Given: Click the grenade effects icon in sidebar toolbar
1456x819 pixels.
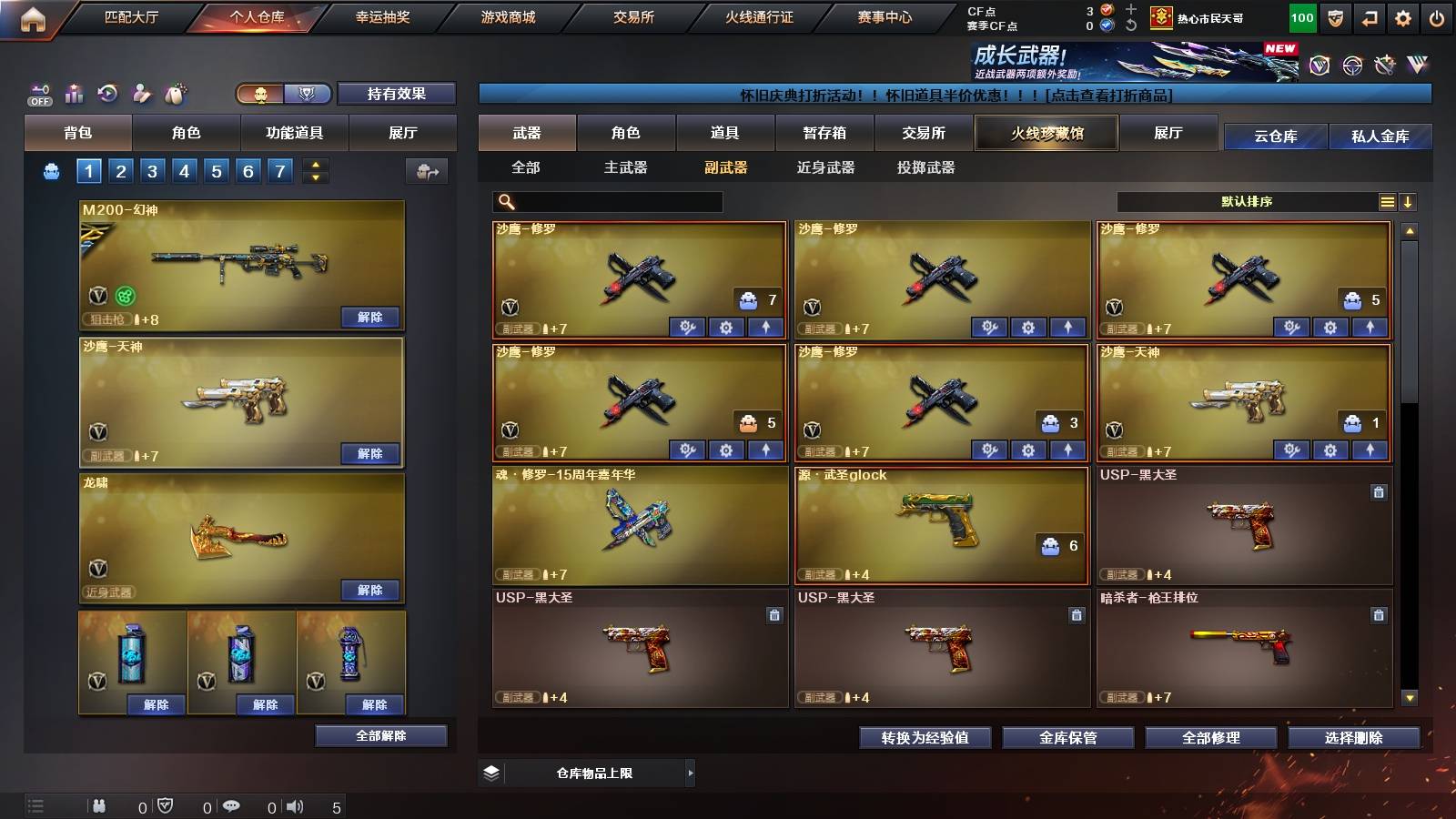Looking at the screenshot, I should point(174,92).
